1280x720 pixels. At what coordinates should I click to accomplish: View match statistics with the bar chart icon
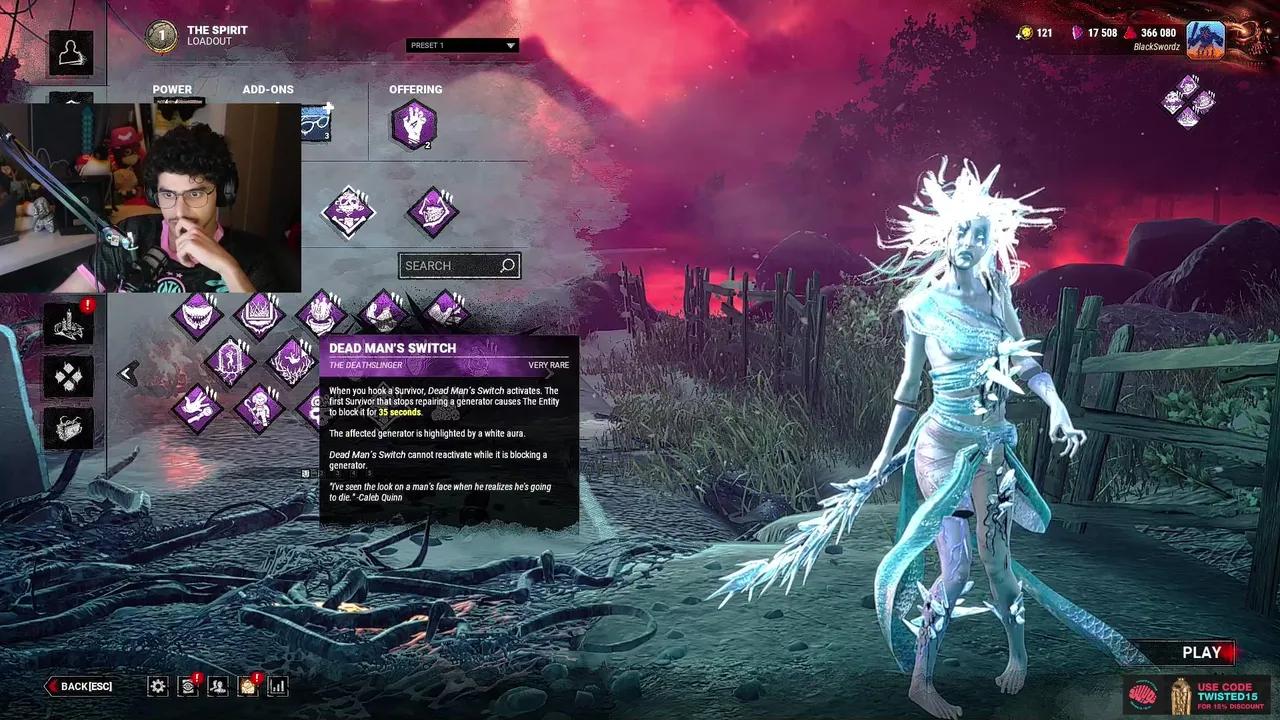coord(277,686)
